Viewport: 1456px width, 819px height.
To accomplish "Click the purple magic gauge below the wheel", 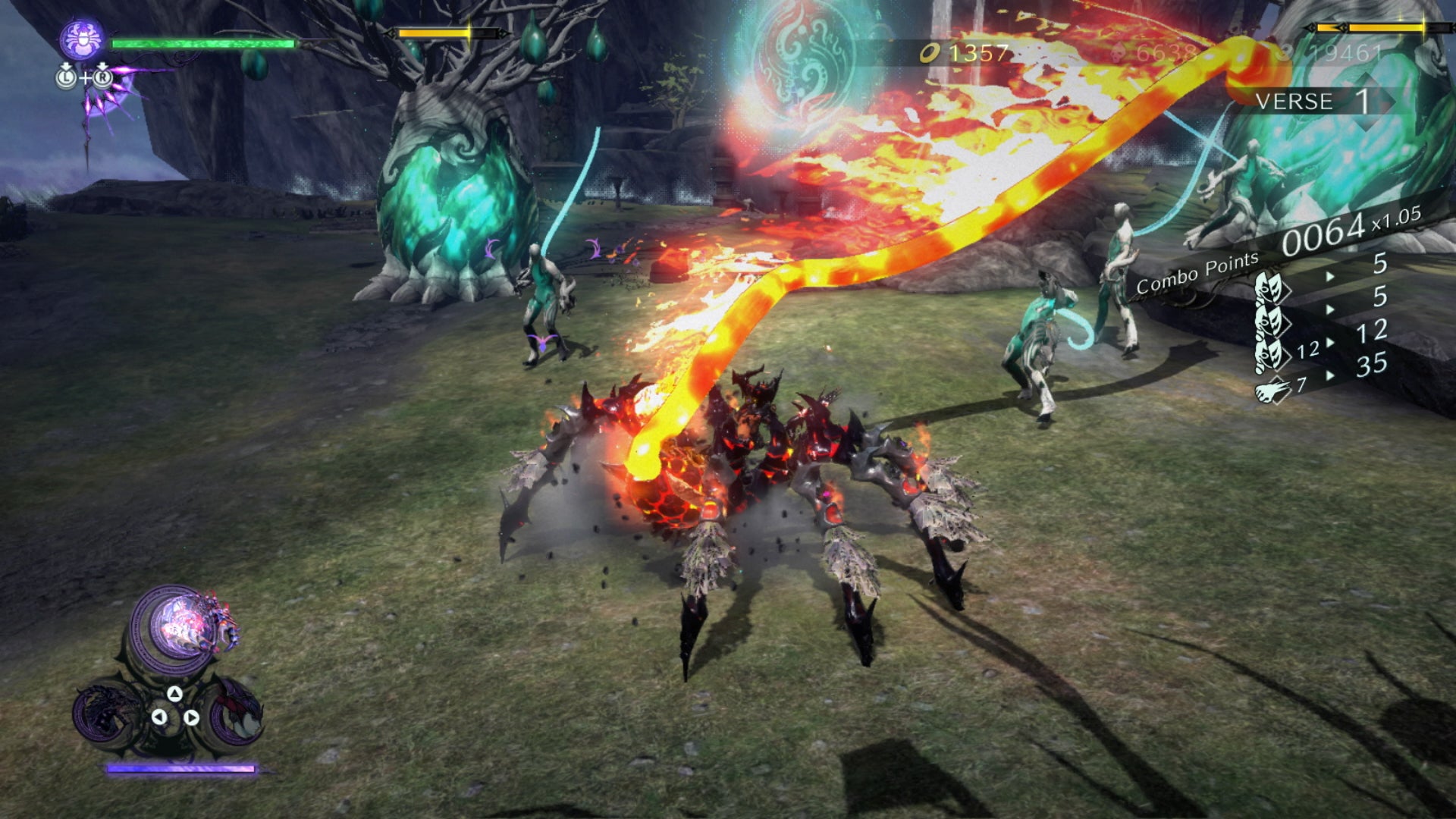I will click(x=180, y=768).
